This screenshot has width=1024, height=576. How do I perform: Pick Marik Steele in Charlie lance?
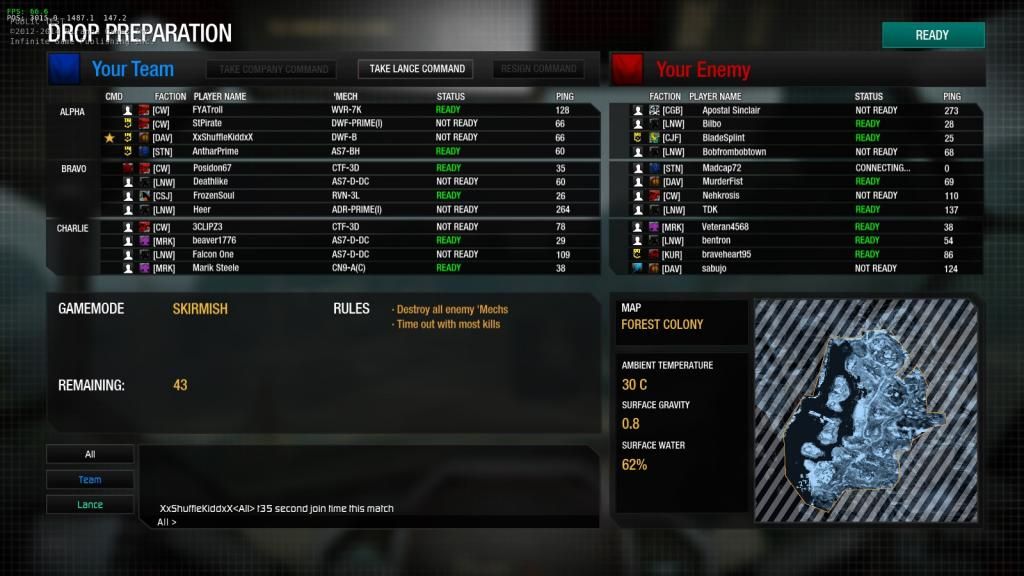point(215,268)
